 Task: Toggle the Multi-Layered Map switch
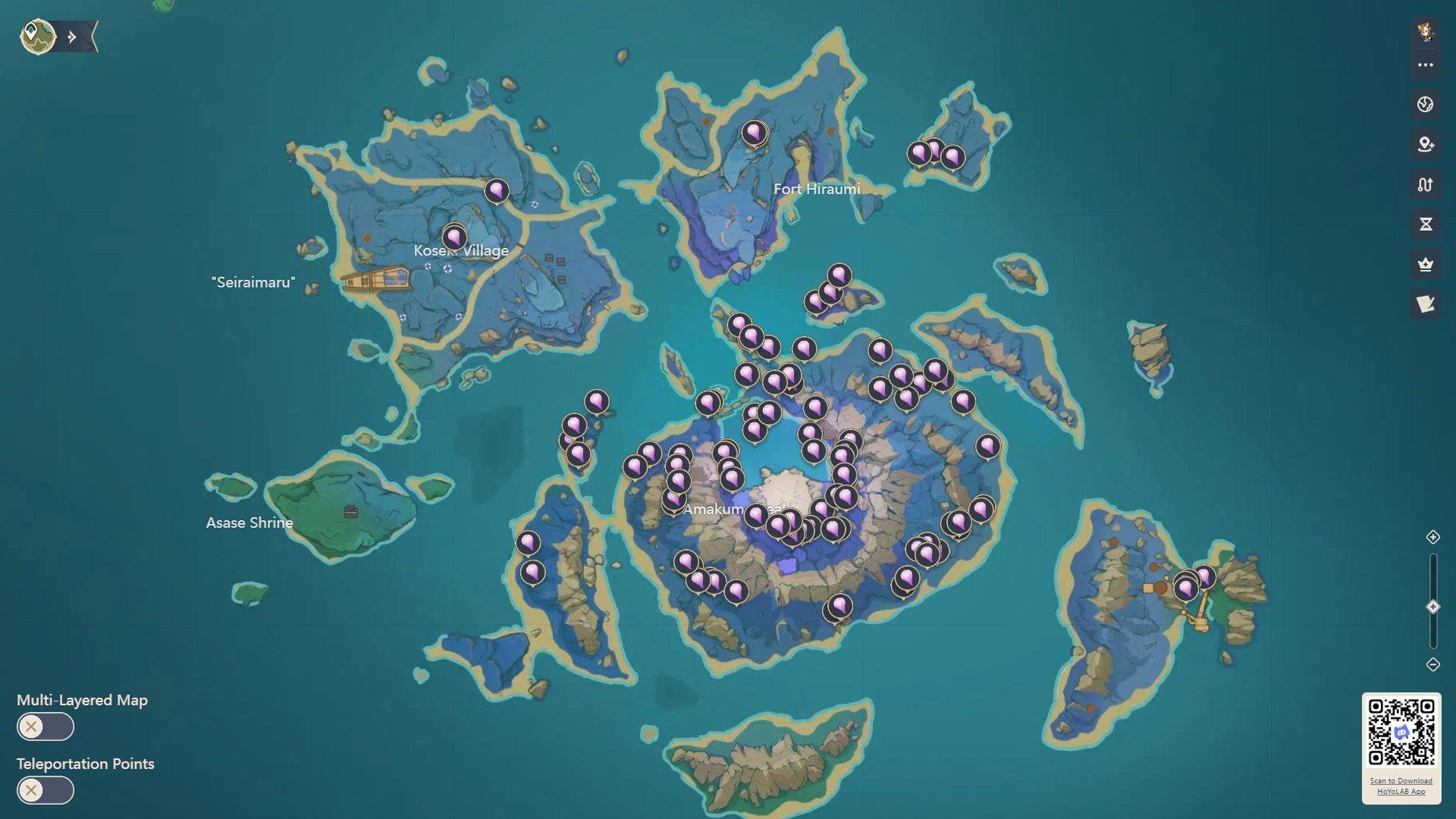click(x=45, y=727)
